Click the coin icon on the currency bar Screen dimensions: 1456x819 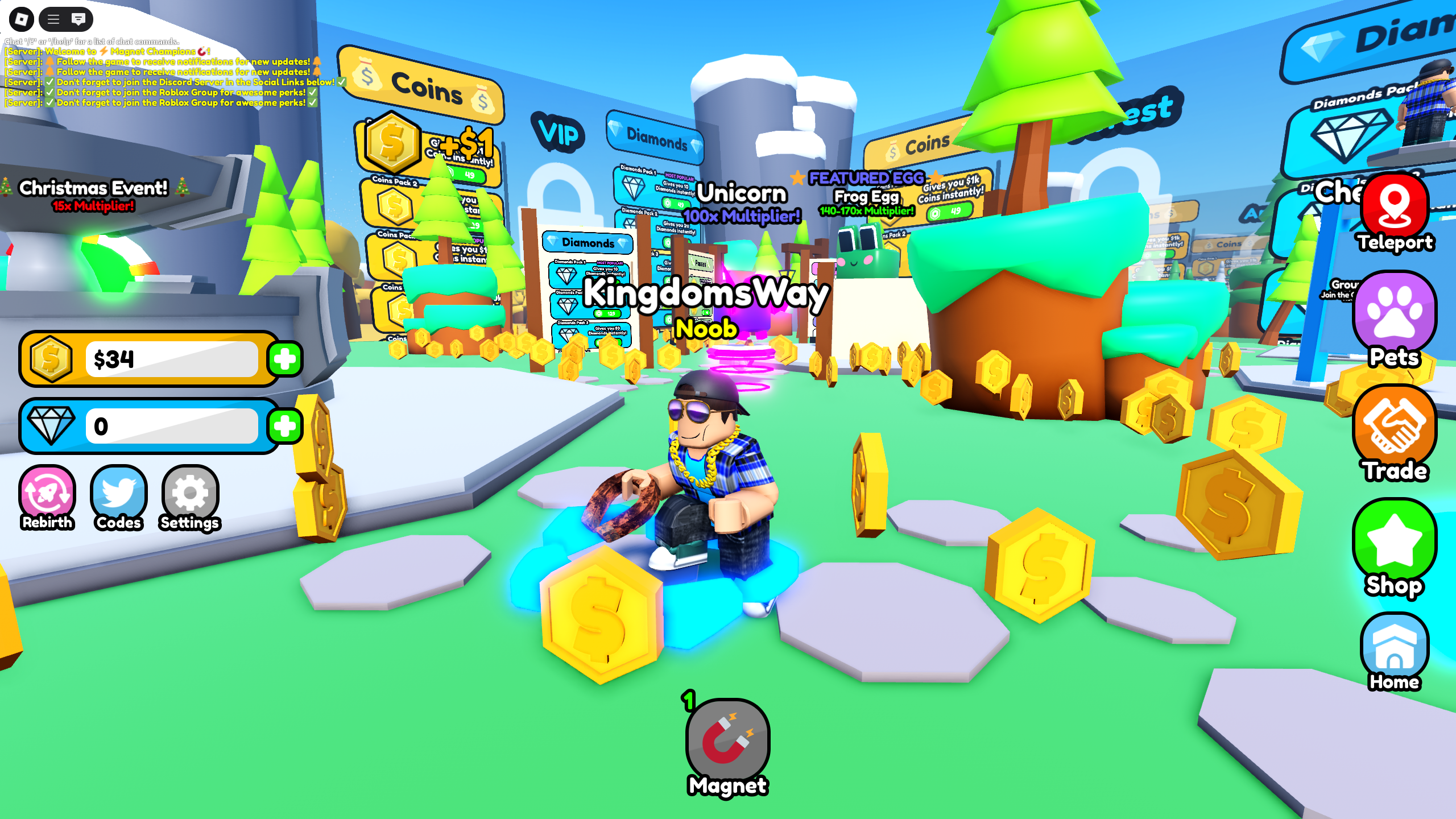pos(50,358)
